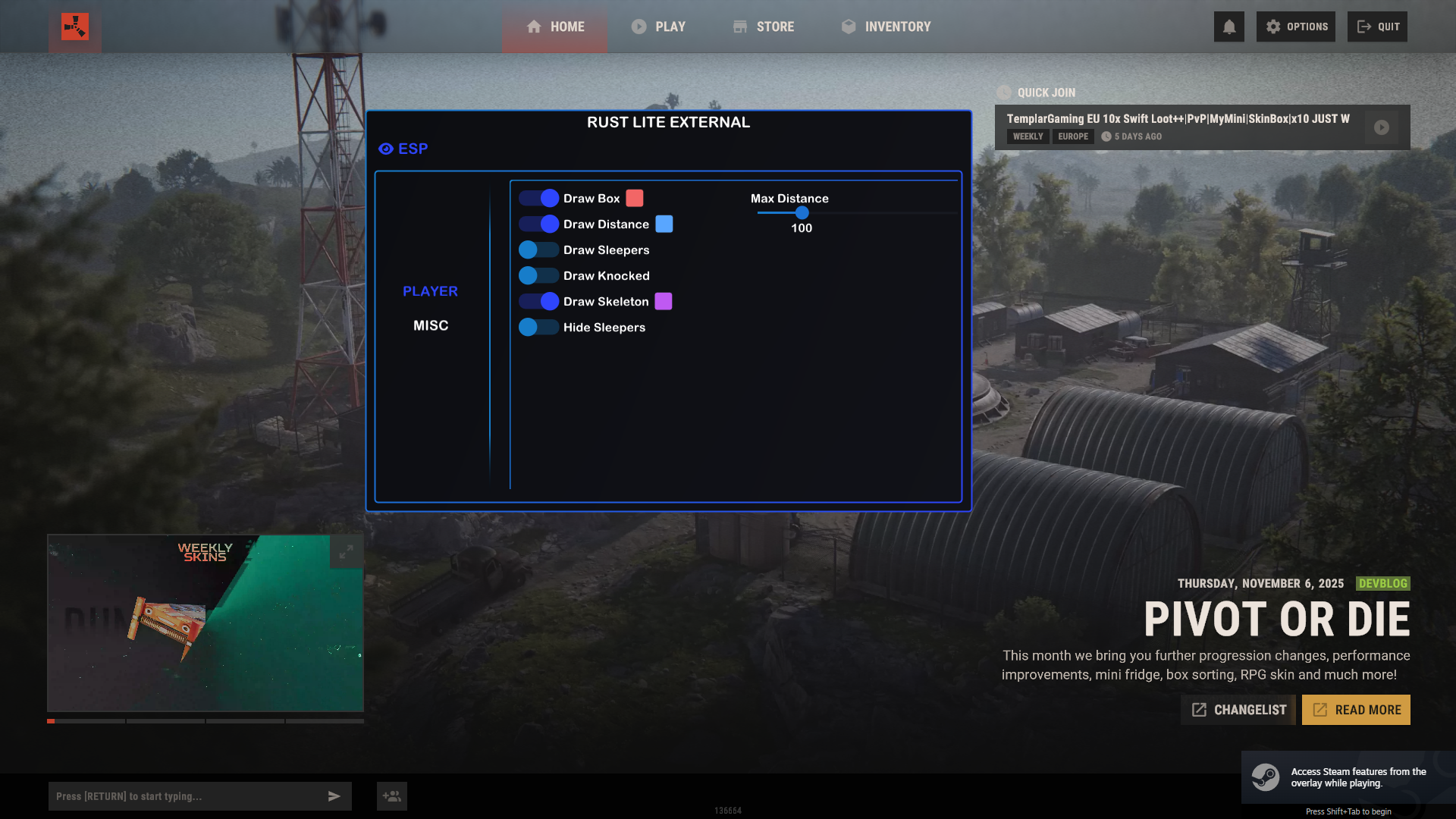
Task: Click the Max Distance slider handle
Action: coord(802,213)
